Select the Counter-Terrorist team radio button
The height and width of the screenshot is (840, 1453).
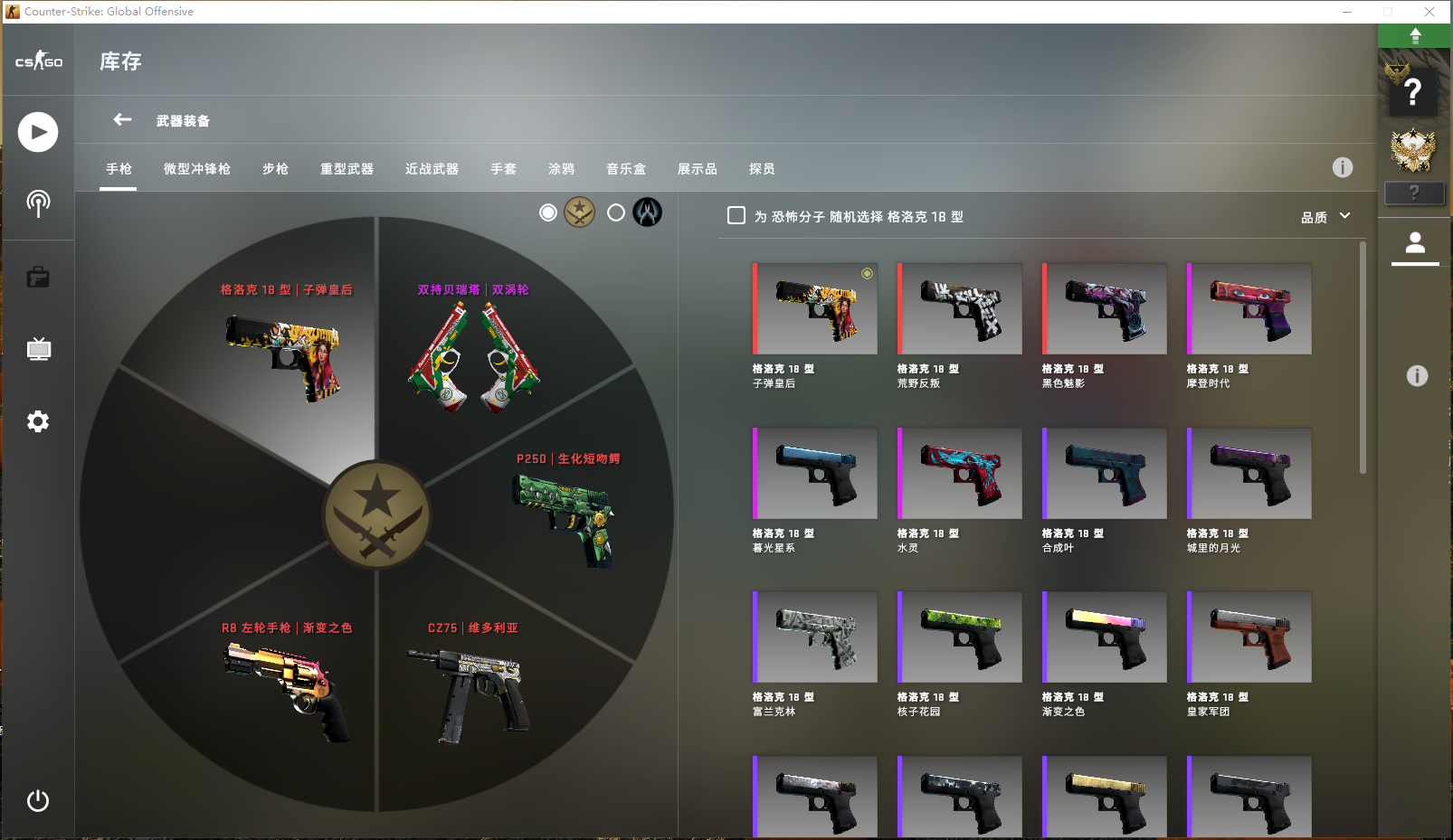click(x=616, y=212)
